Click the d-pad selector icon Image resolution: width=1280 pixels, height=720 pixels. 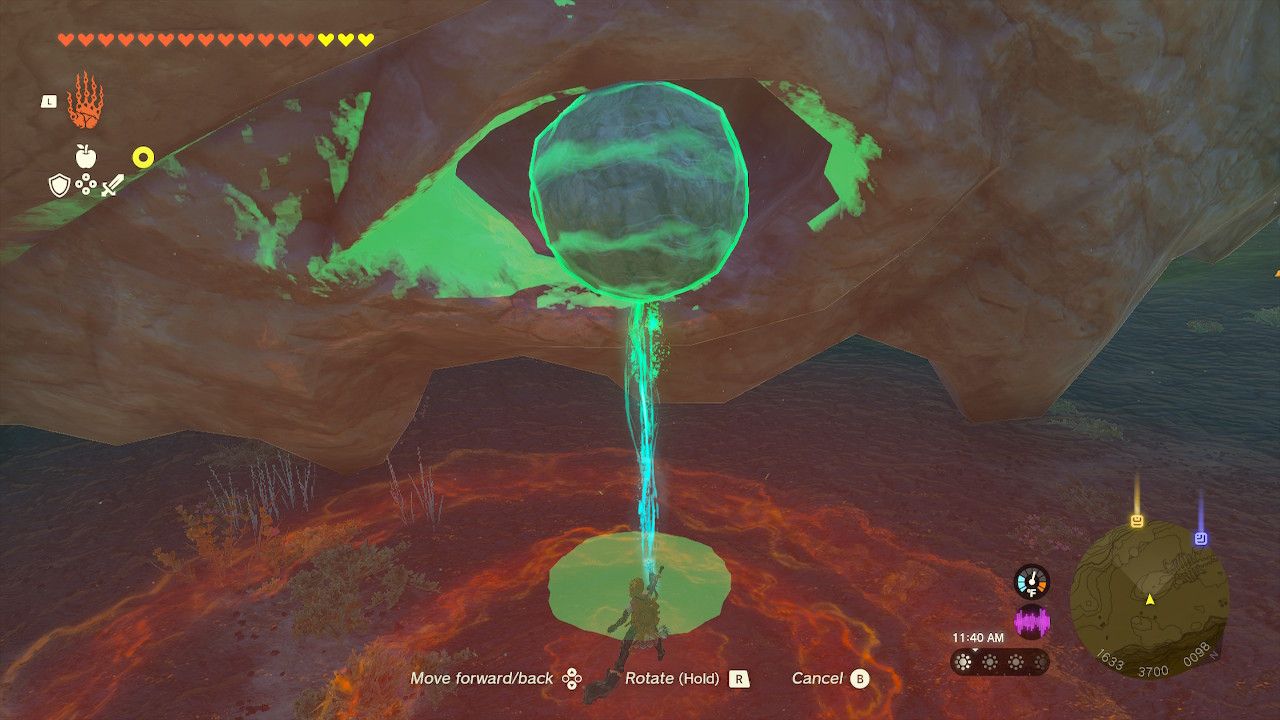(85, 183)
